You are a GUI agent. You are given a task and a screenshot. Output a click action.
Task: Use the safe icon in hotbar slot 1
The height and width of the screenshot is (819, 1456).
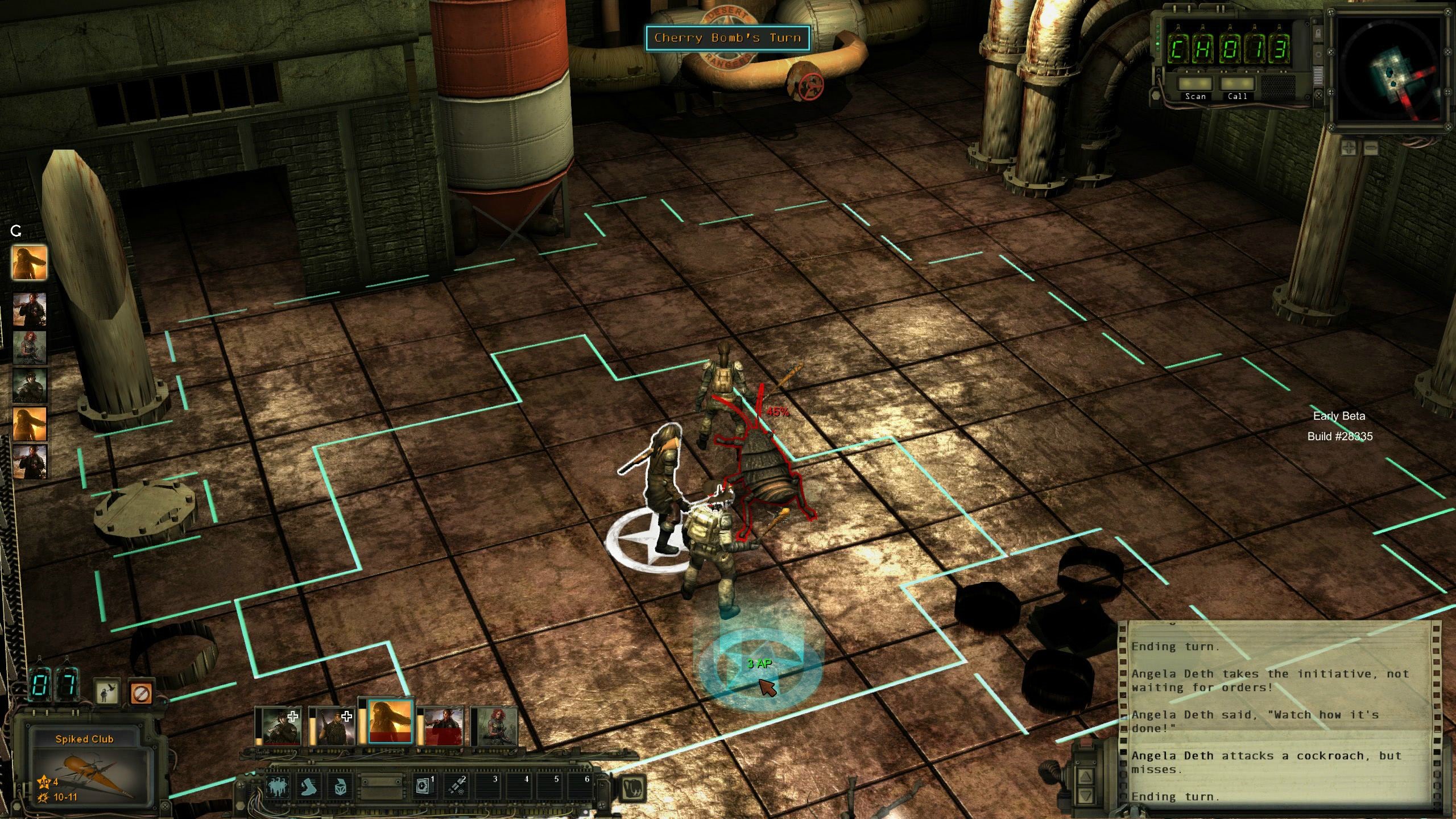click(x=424, y=787)
